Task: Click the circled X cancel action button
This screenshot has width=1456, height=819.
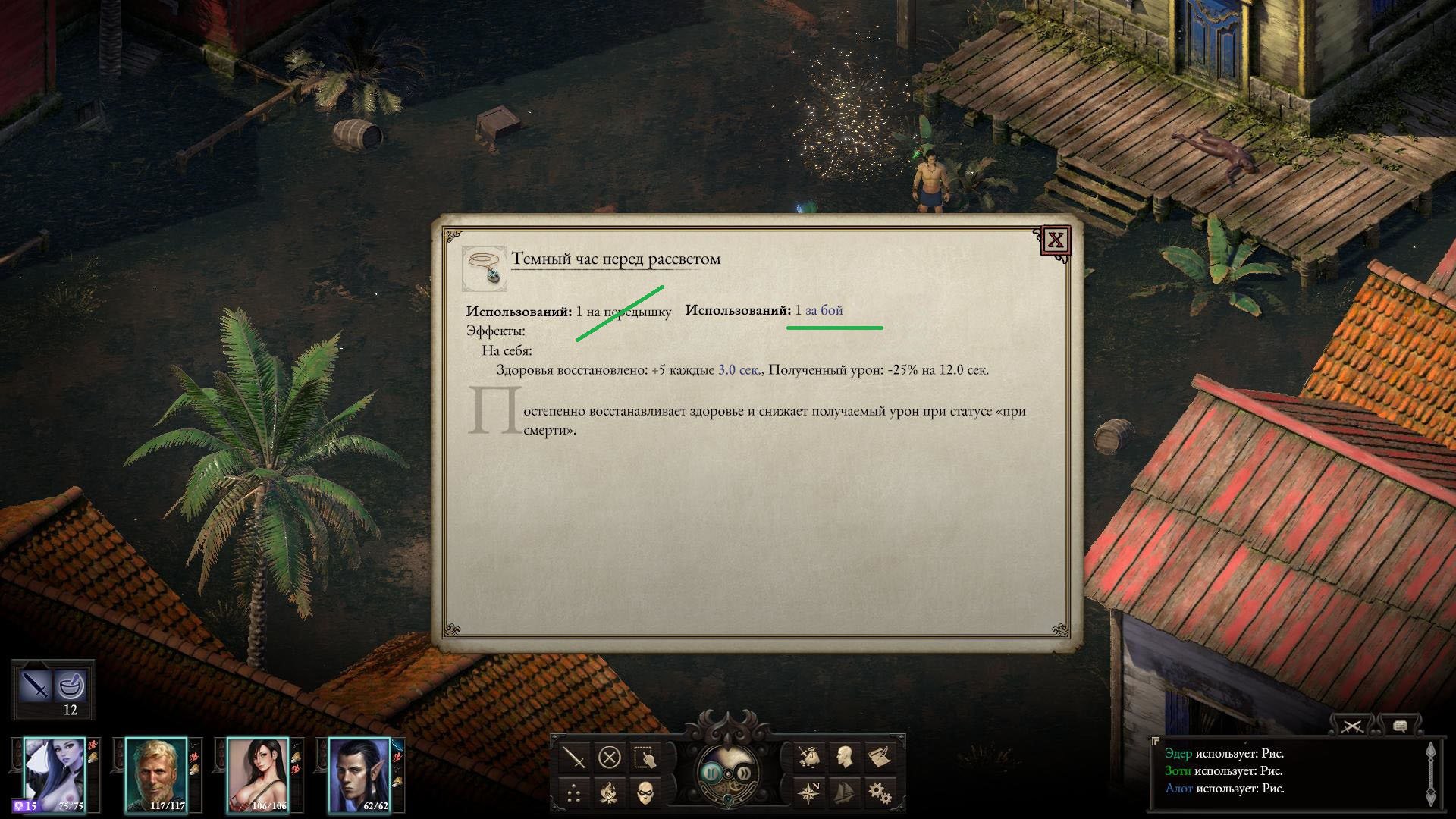Action: [x=610, y=758]
